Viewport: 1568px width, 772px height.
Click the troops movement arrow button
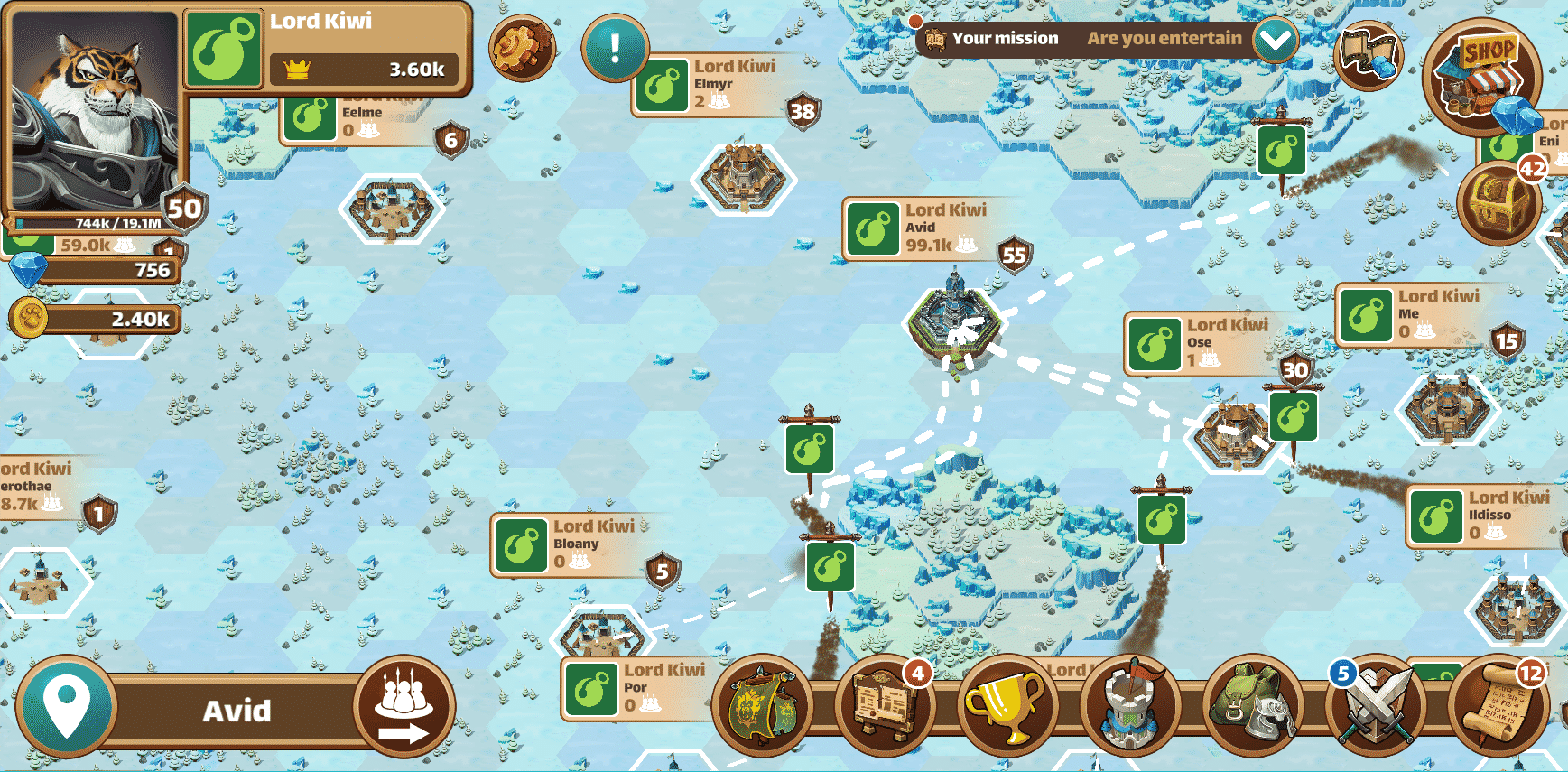pos(404,709)
